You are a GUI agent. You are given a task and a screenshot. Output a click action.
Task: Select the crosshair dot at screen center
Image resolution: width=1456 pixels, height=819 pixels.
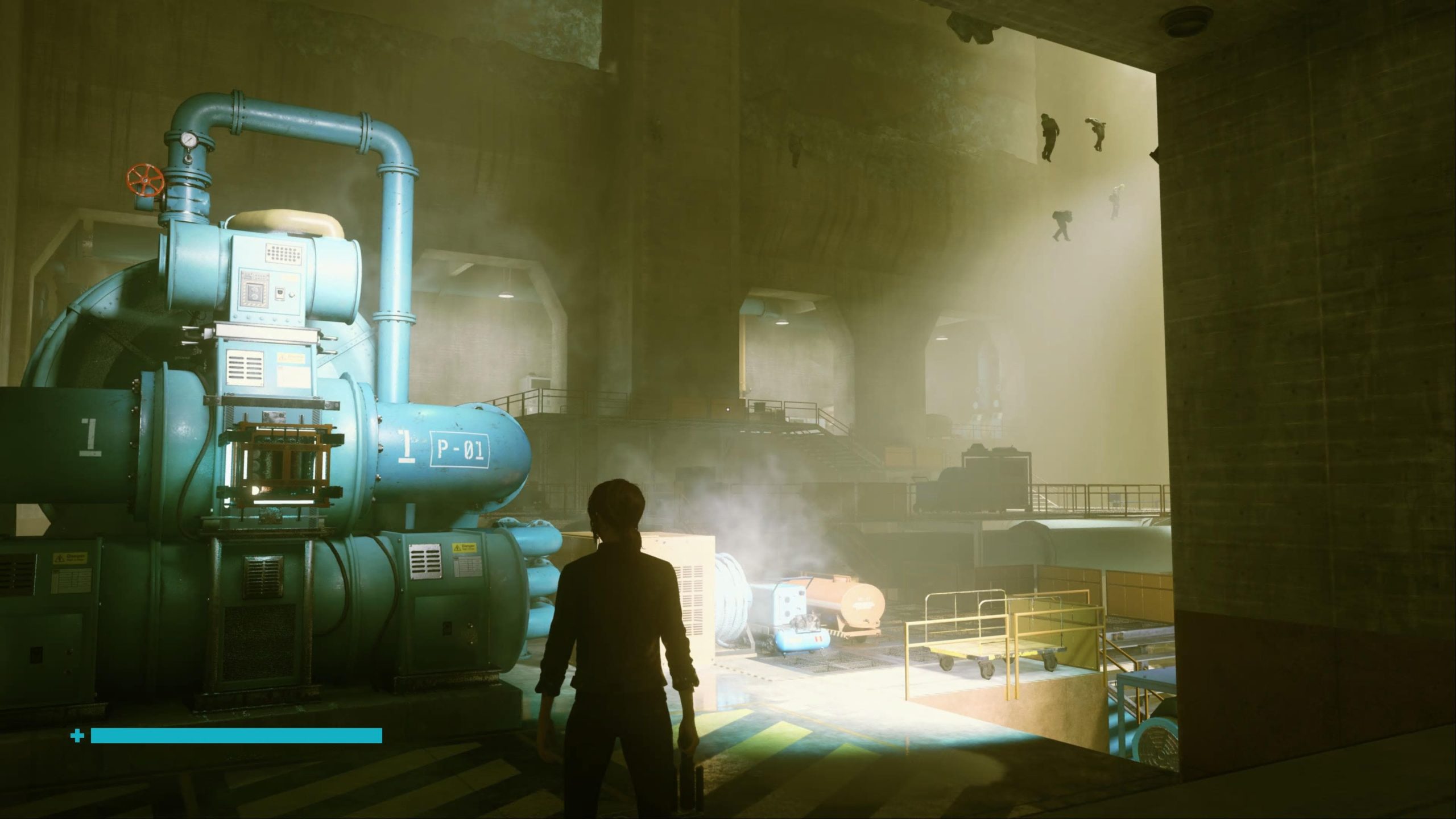728,409
